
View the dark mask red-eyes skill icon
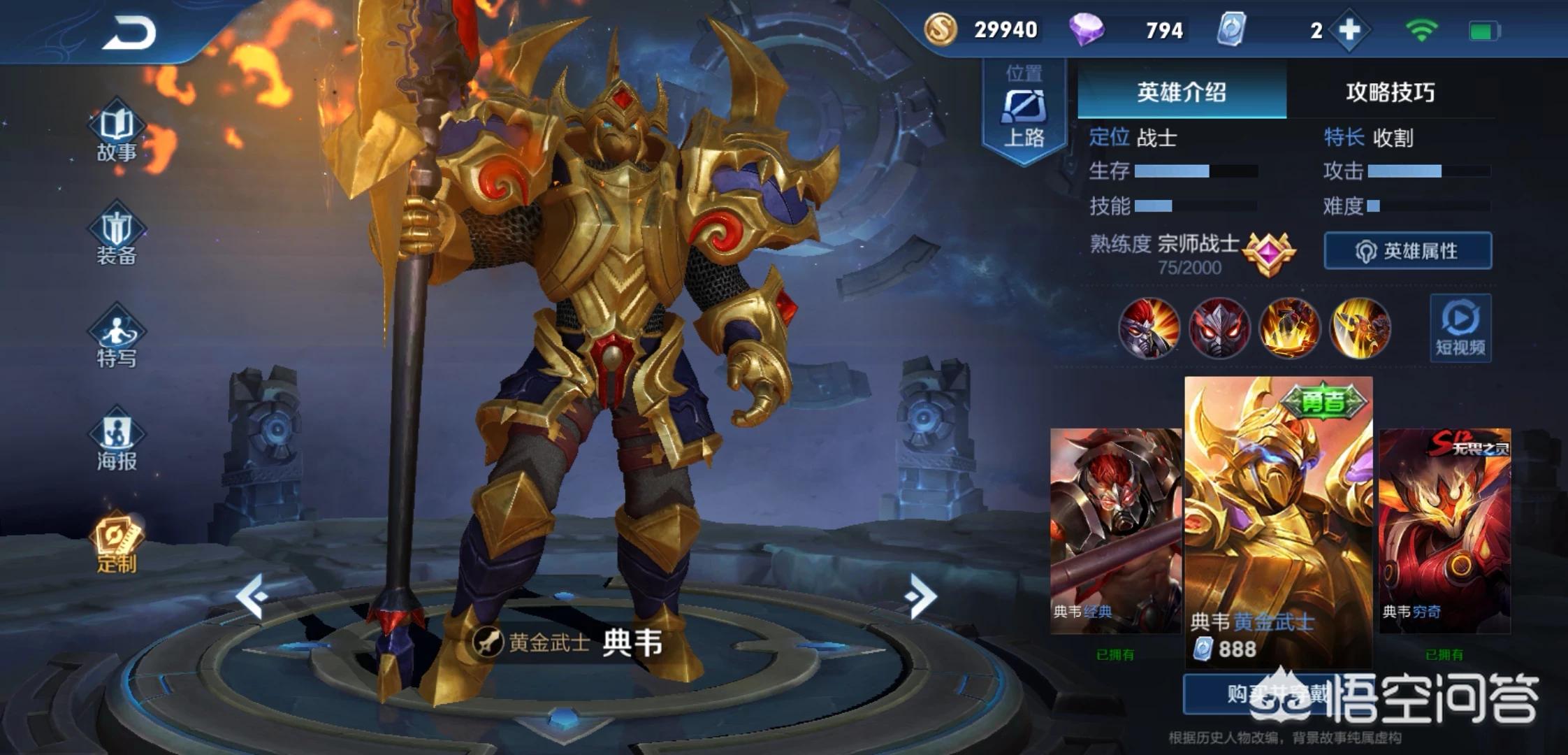coord(1219,328)
